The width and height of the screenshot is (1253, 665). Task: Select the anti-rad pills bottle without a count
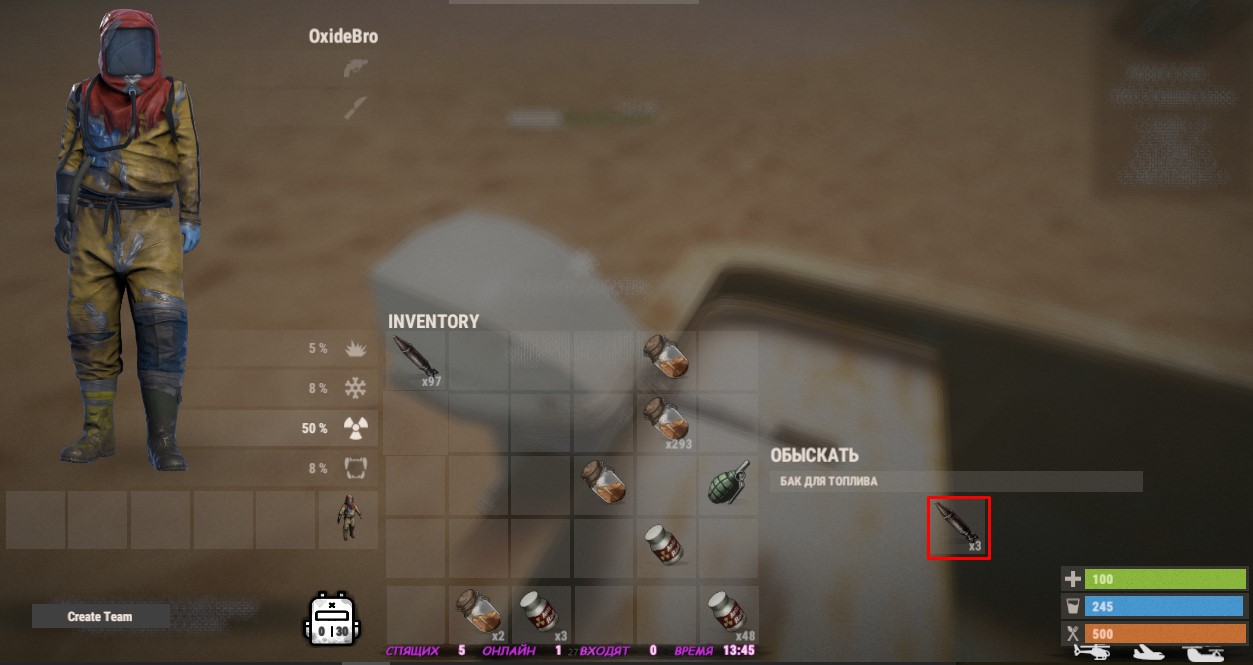click(665, 547)
